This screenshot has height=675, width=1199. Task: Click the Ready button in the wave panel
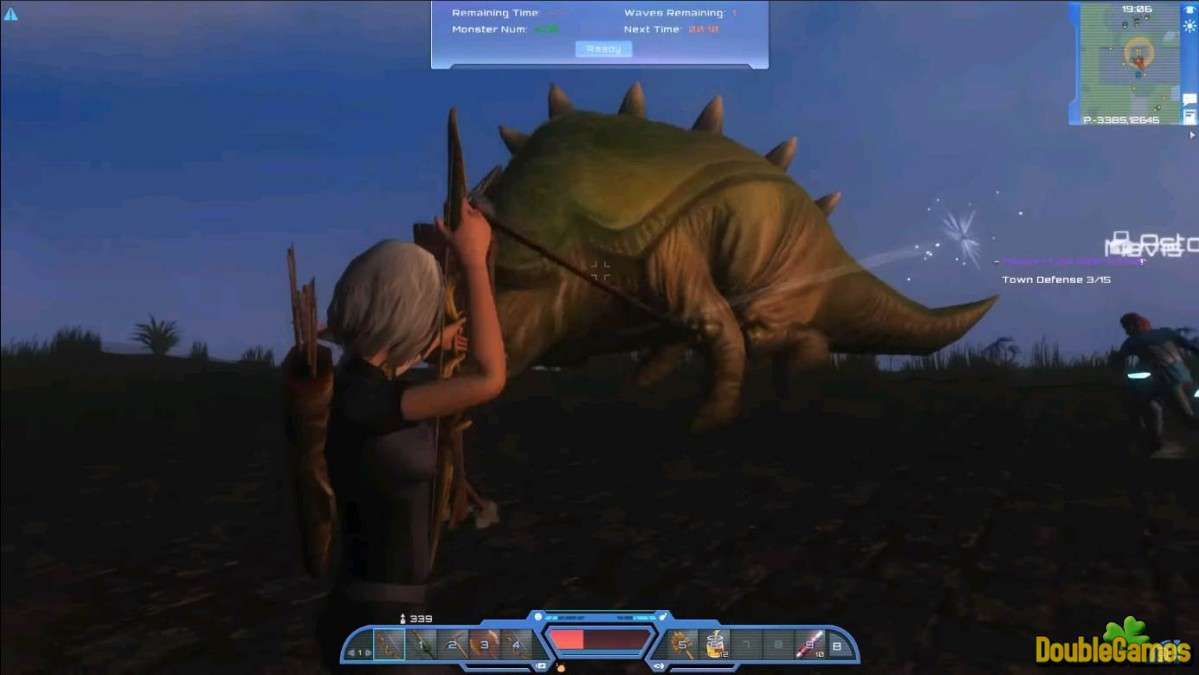coord(603,48)
